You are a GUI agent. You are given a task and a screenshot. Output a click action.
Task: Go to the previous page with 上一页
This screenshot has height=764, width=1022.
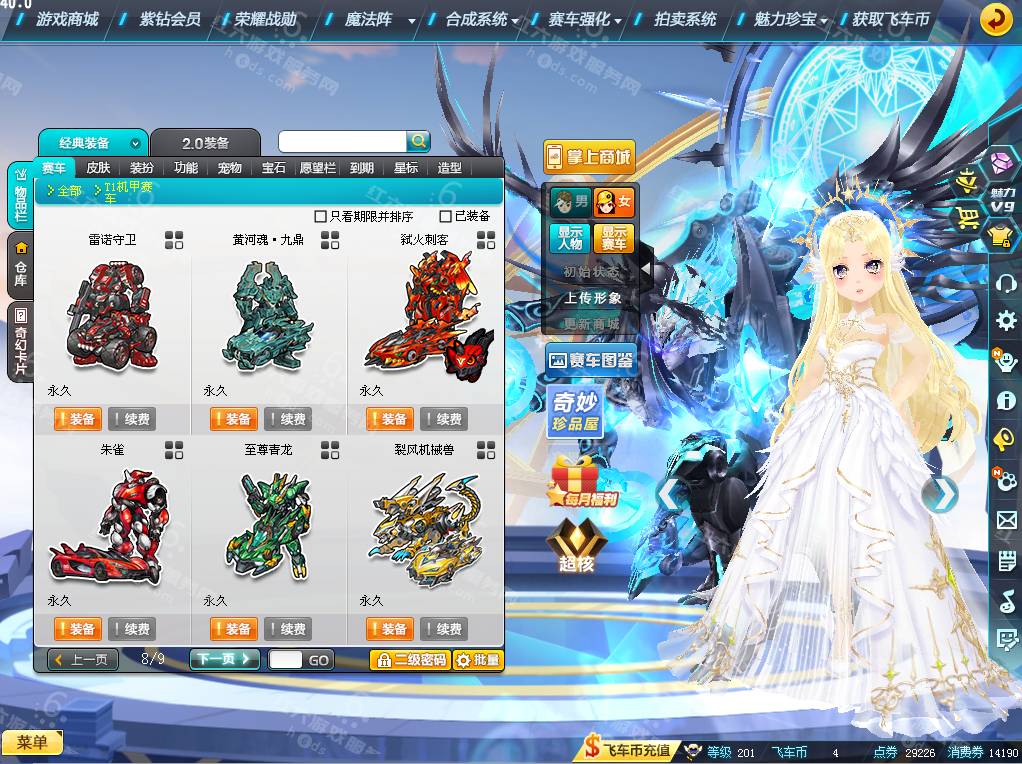83,660
